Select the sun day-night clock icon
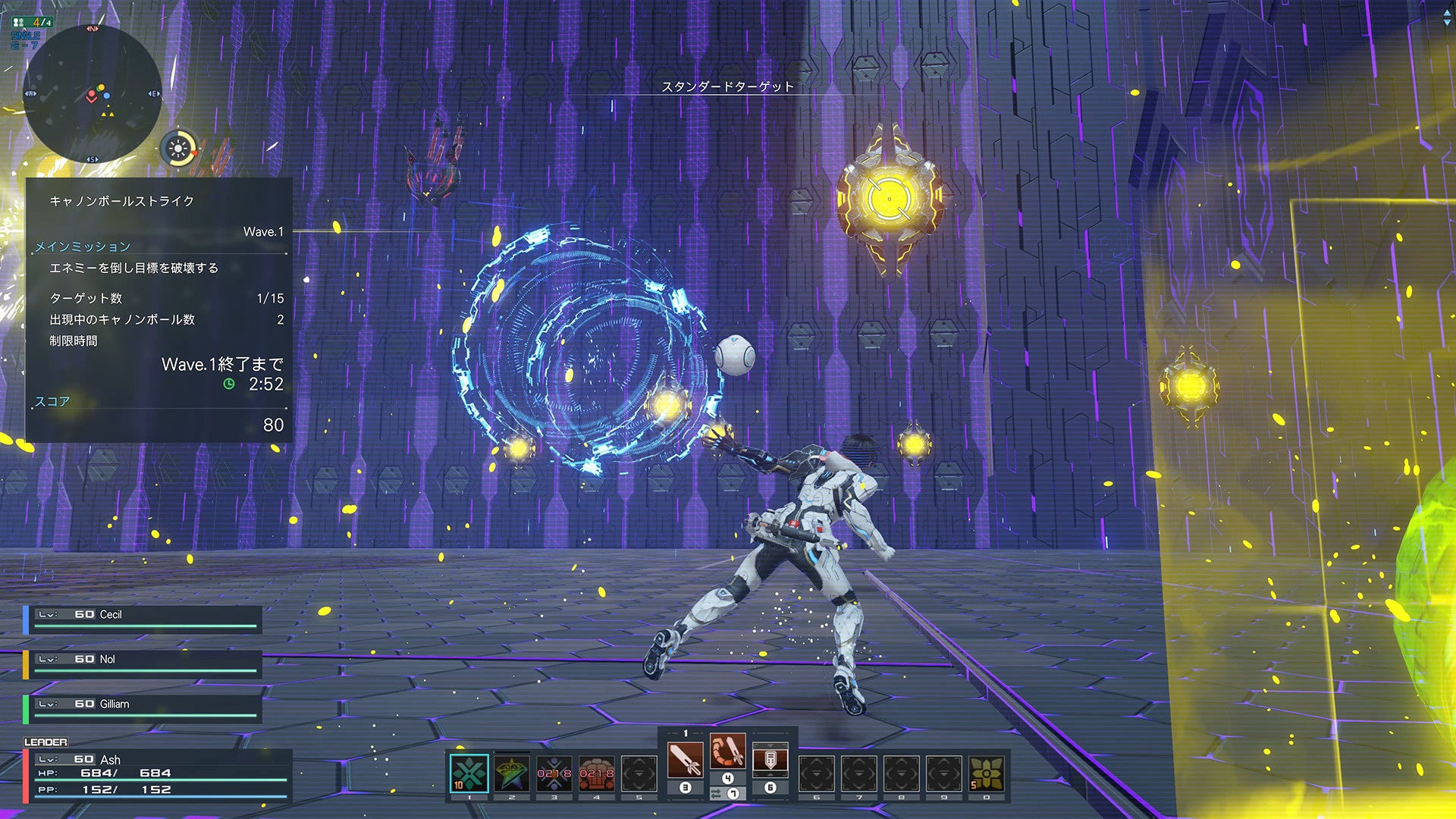Image resolution: width=1456 pixels, height=819 pixels. tap(179, 149)
